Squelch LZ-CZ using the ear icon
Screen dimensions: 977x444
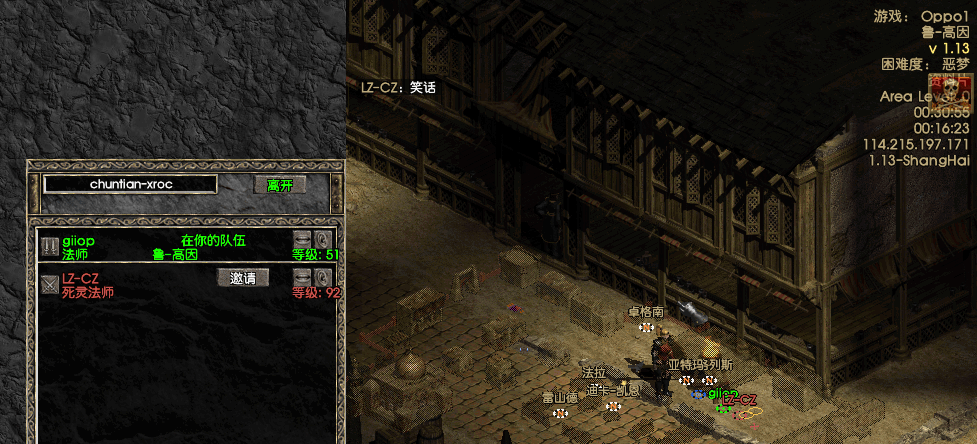click(x=323, y=277)
